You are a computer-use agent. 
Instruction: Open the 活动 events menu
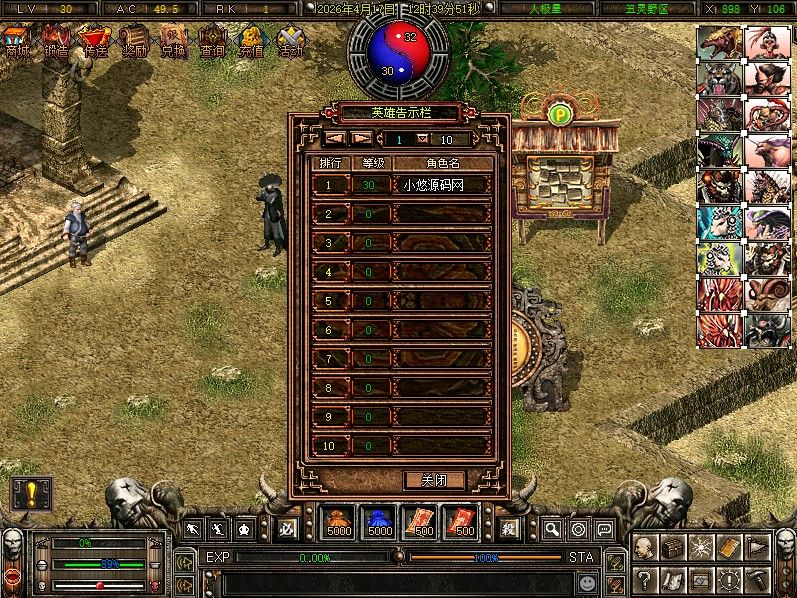click(291, 42)
